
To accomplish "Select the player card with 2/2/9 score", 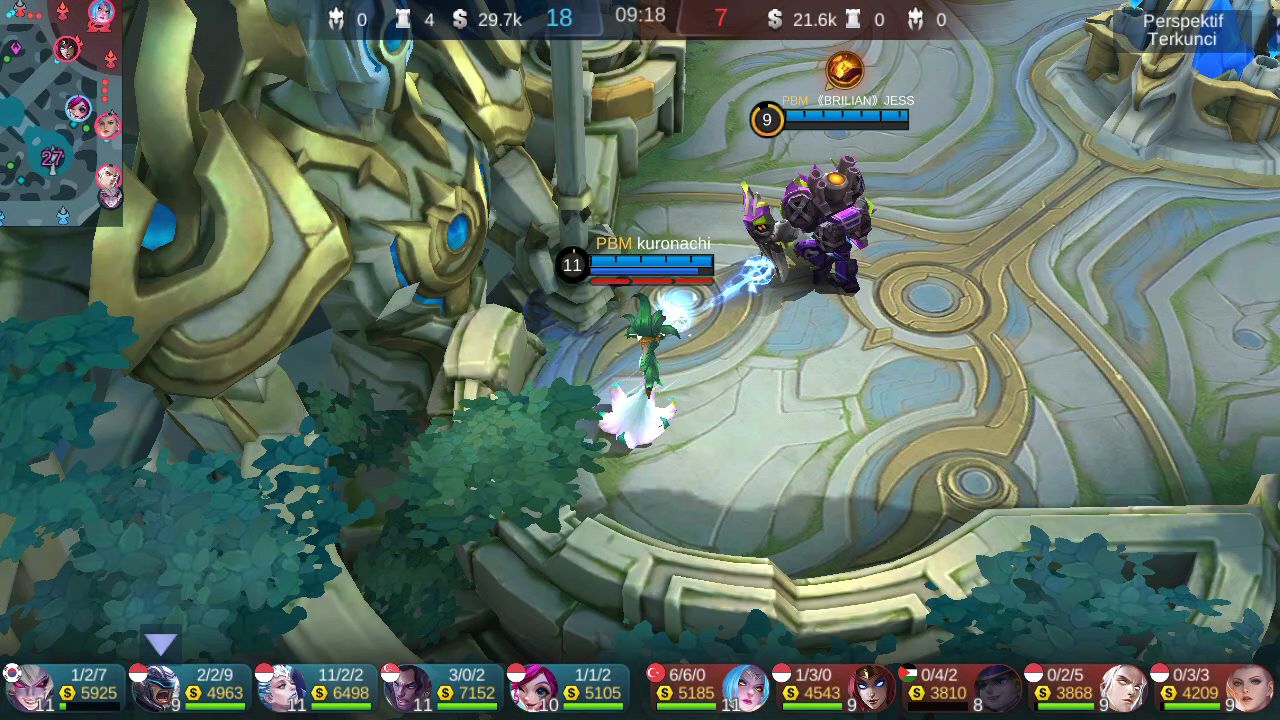I will click(x=190, y=687).
